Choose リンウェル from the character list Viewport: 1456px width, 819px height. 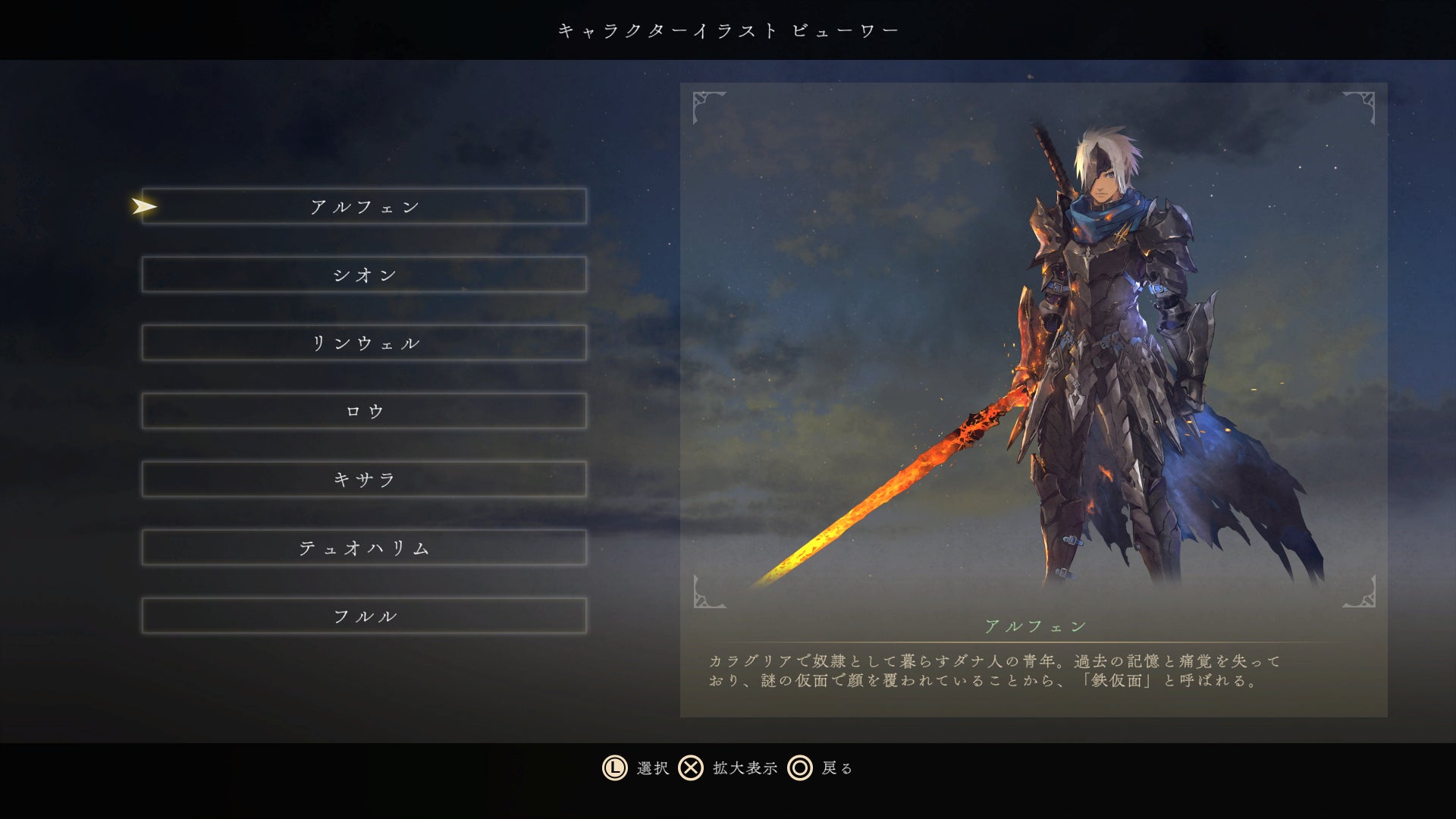364,343
